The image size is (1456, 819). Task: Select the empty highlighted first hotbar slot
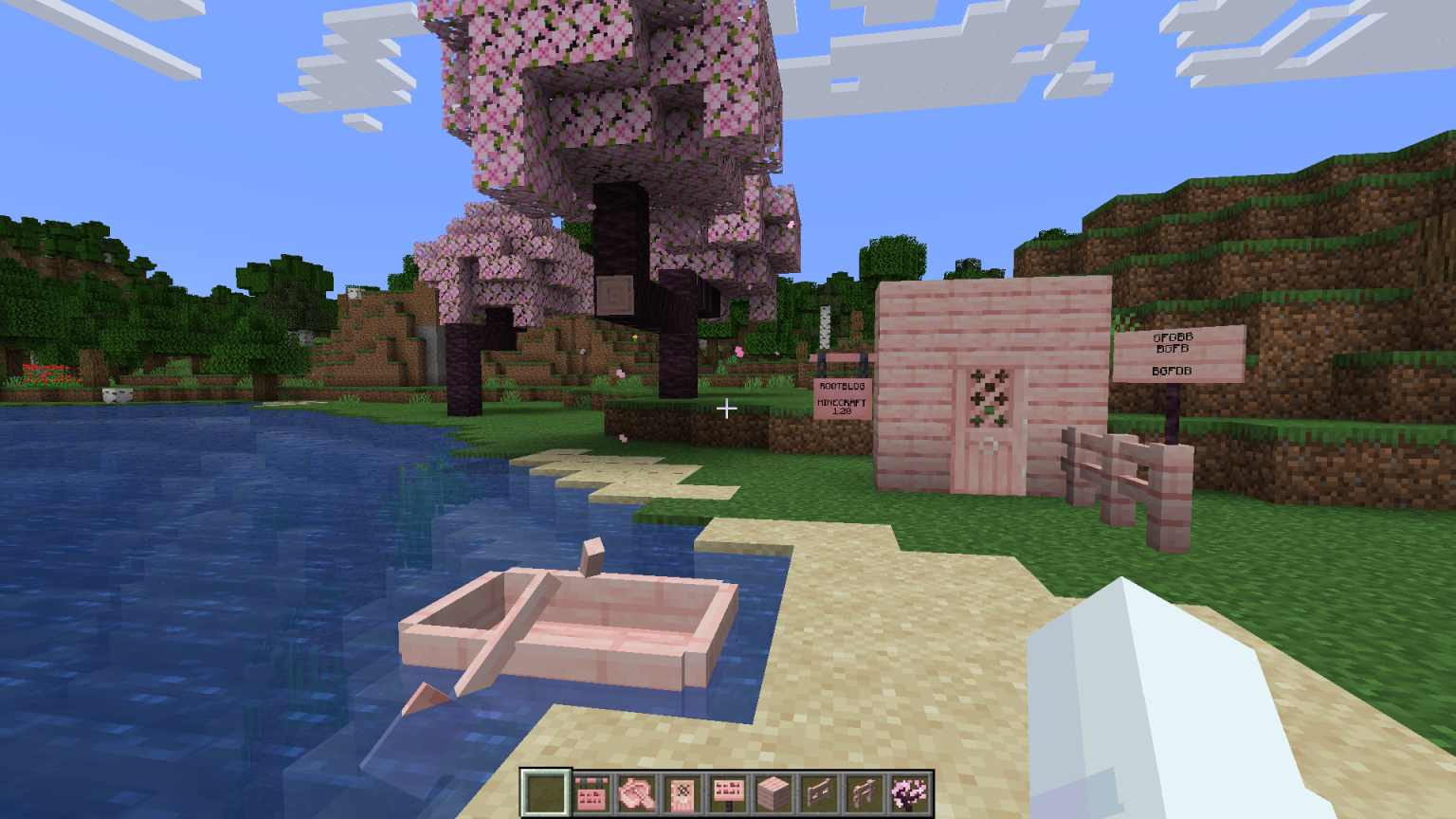point(545,791)
